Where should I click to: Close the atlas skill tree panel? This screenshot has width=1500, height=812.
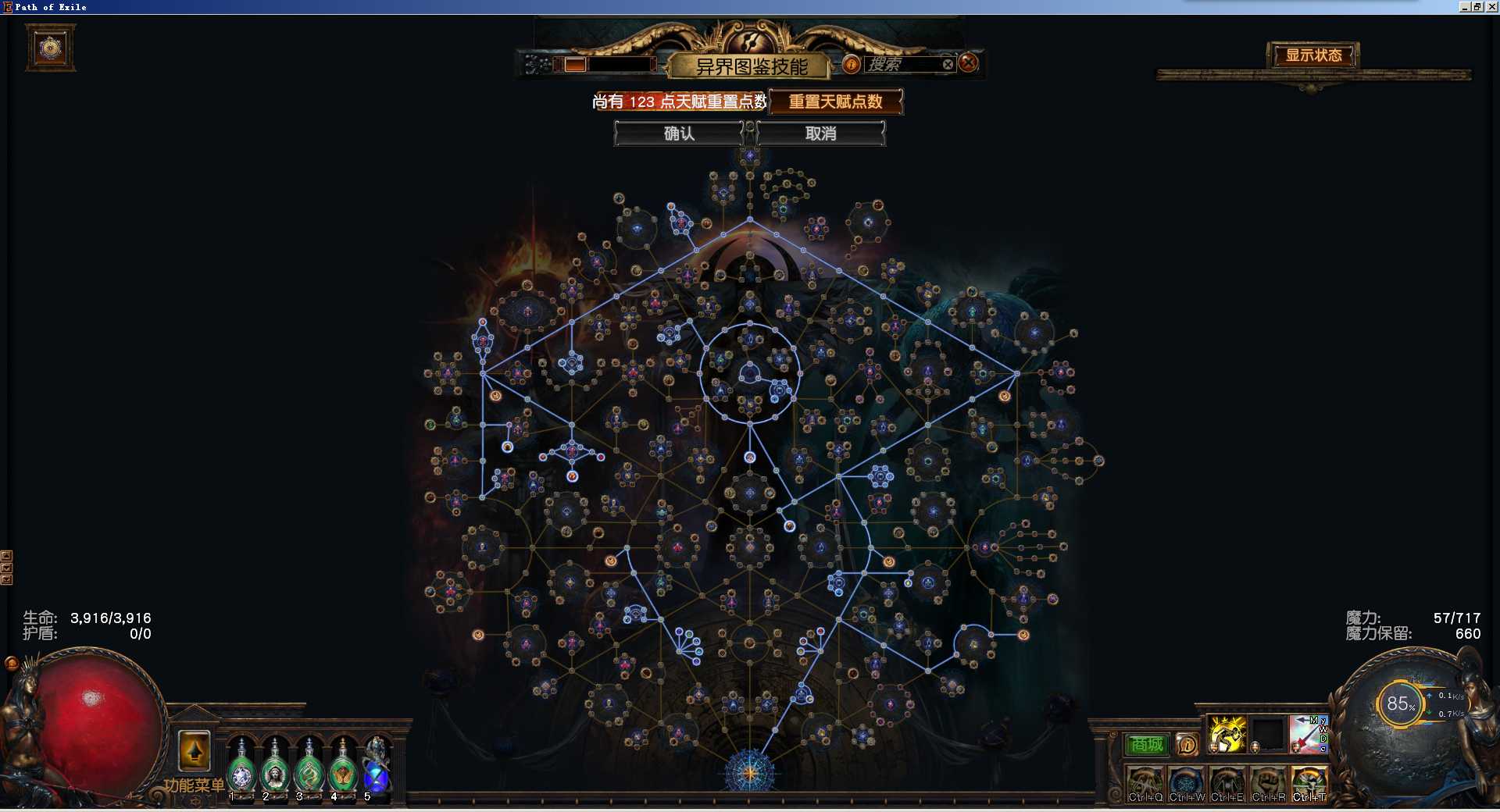[968, 63]
